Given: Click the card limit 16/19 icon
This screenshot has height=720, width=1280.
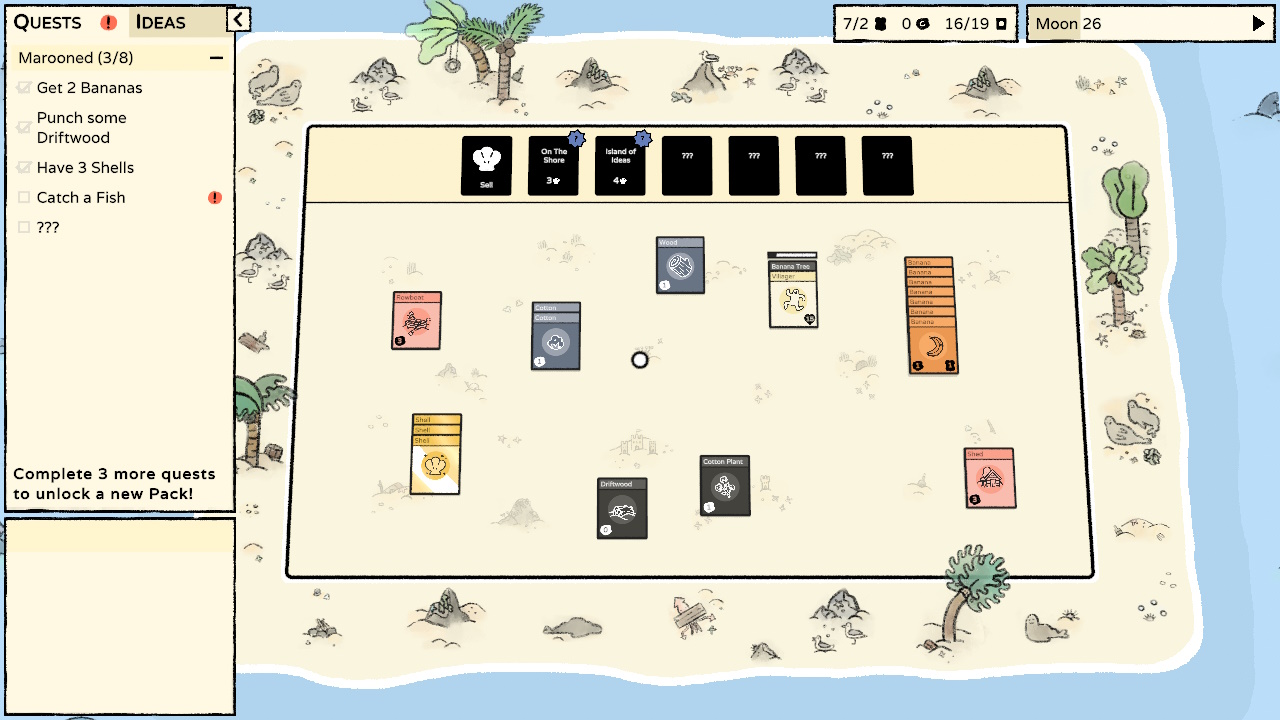Looking at the screenshot, I should click(x=1001, y=23).
